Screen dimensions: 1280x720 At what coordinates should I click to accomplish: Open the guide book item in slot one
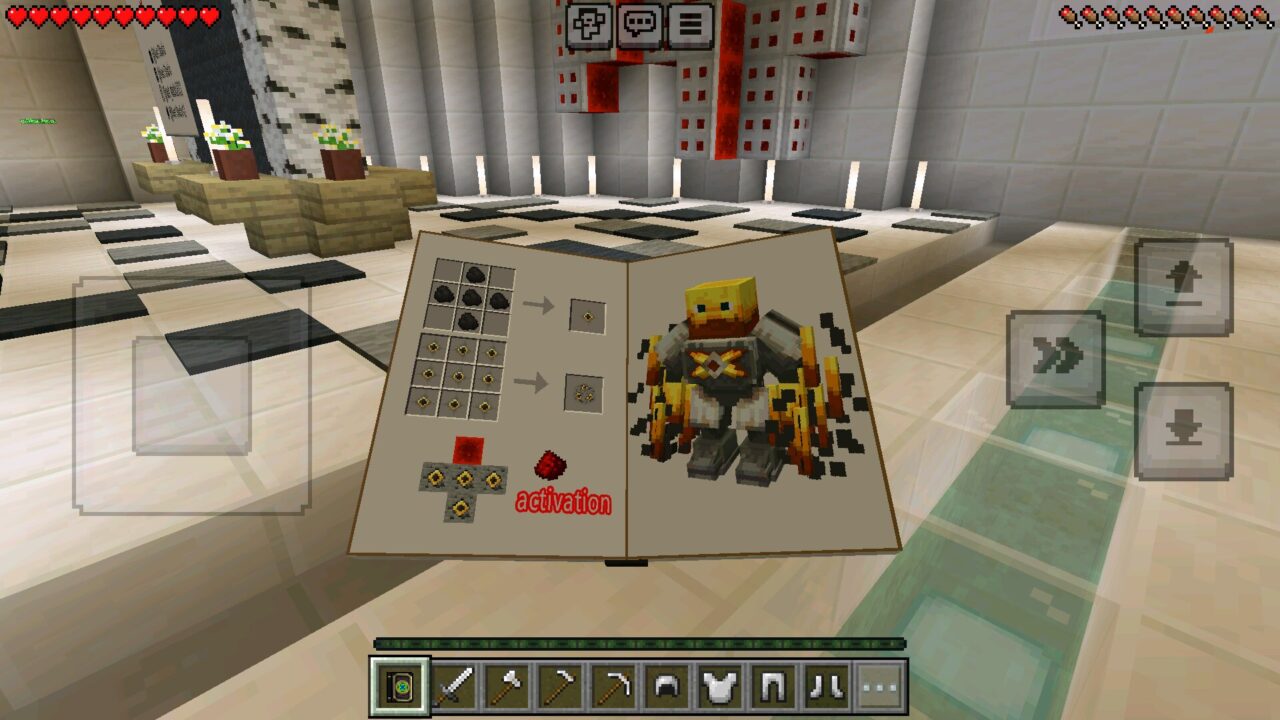[x=398, y=686]
